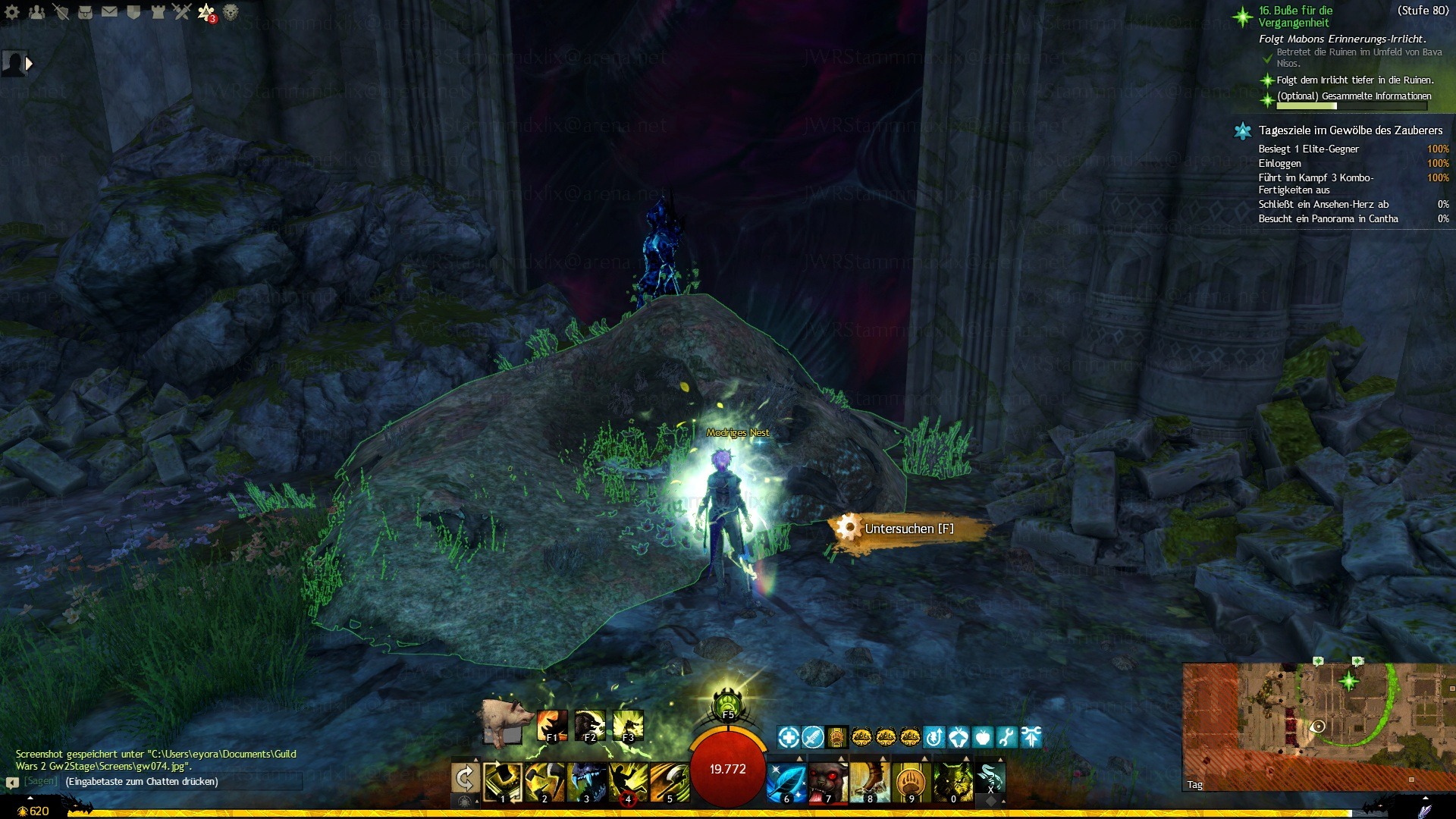The width and height of the screenshot is (1456, 819).
Task: Open the game menu gear icon
Action: click(13, 12)
